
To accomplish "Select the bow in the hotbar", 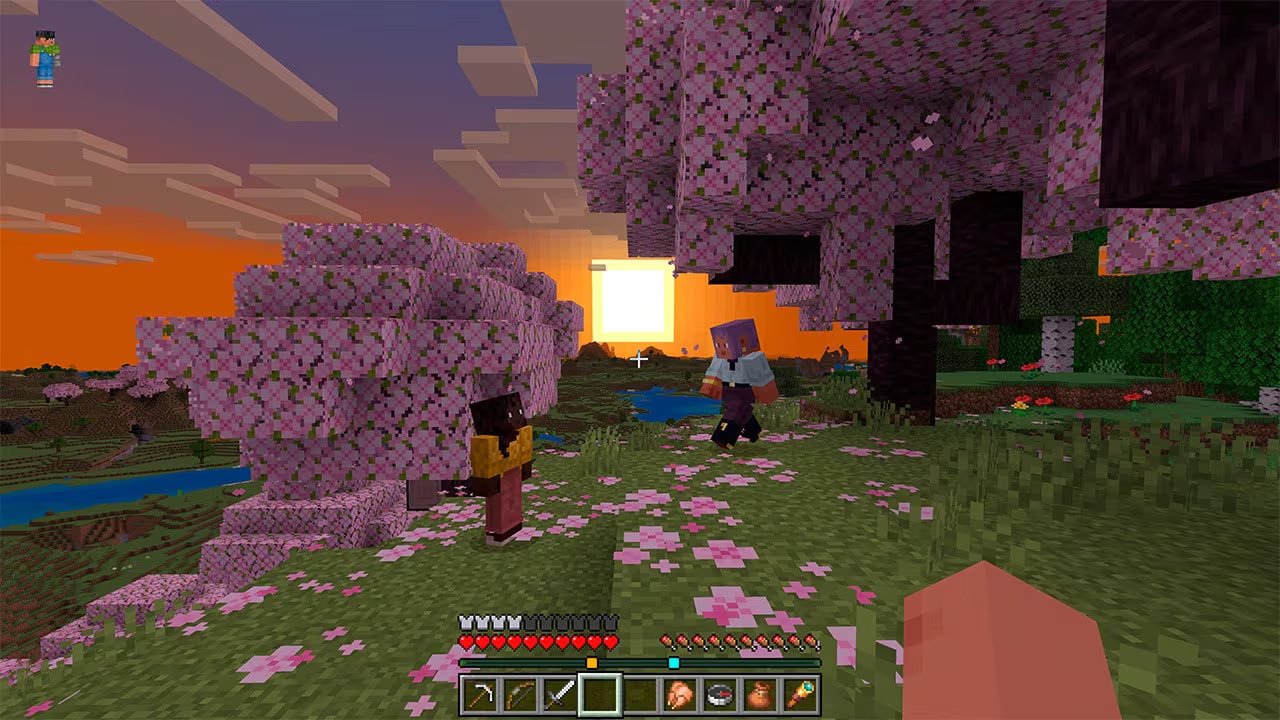I will click(520, 694).
